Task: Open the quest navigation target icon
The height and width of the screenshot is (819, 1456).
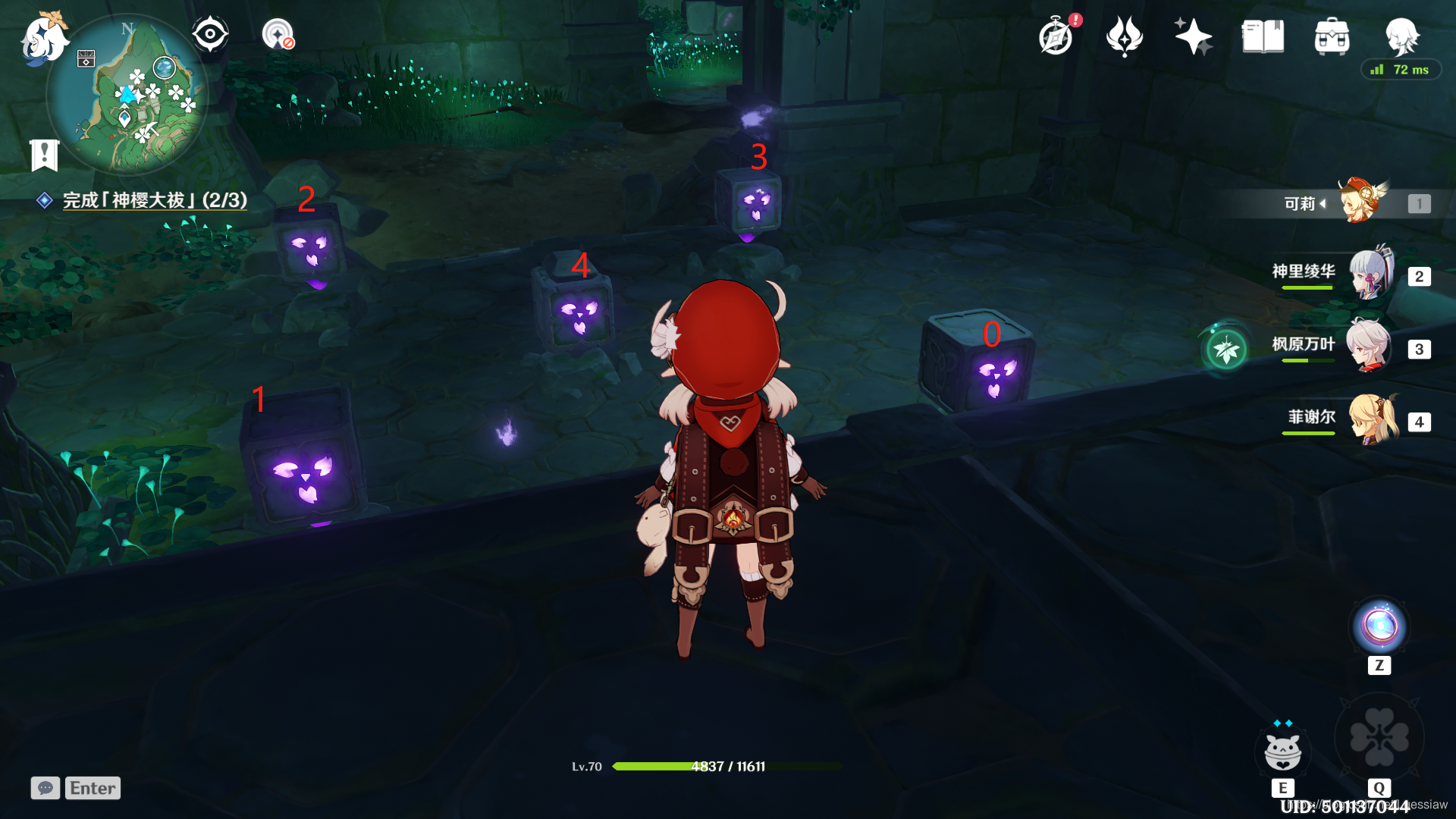Action: tap(278, 35)
